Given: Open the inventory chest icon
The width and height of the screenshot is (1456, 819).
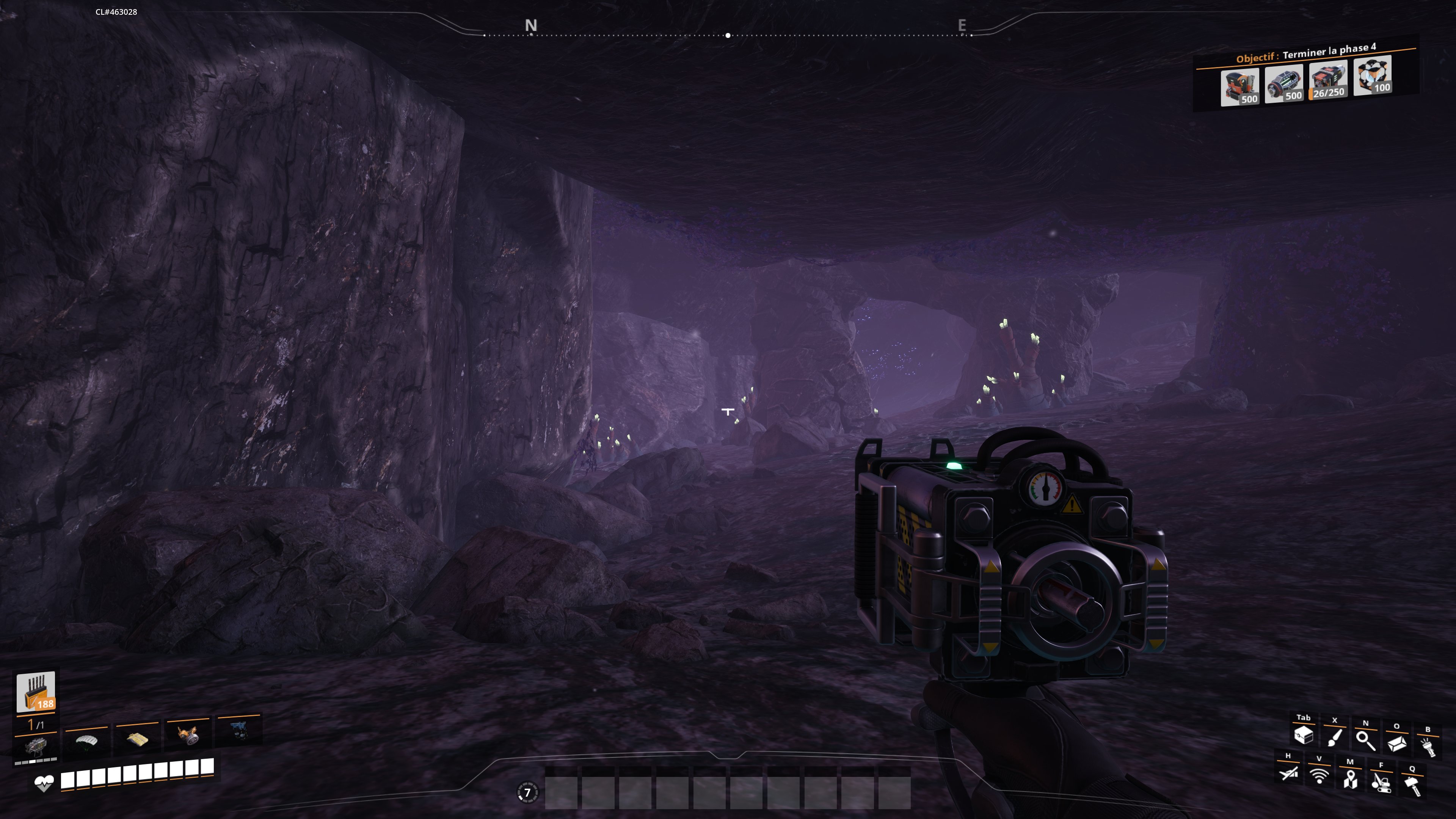Looking at the screenshot, I should pos(1304,735).
